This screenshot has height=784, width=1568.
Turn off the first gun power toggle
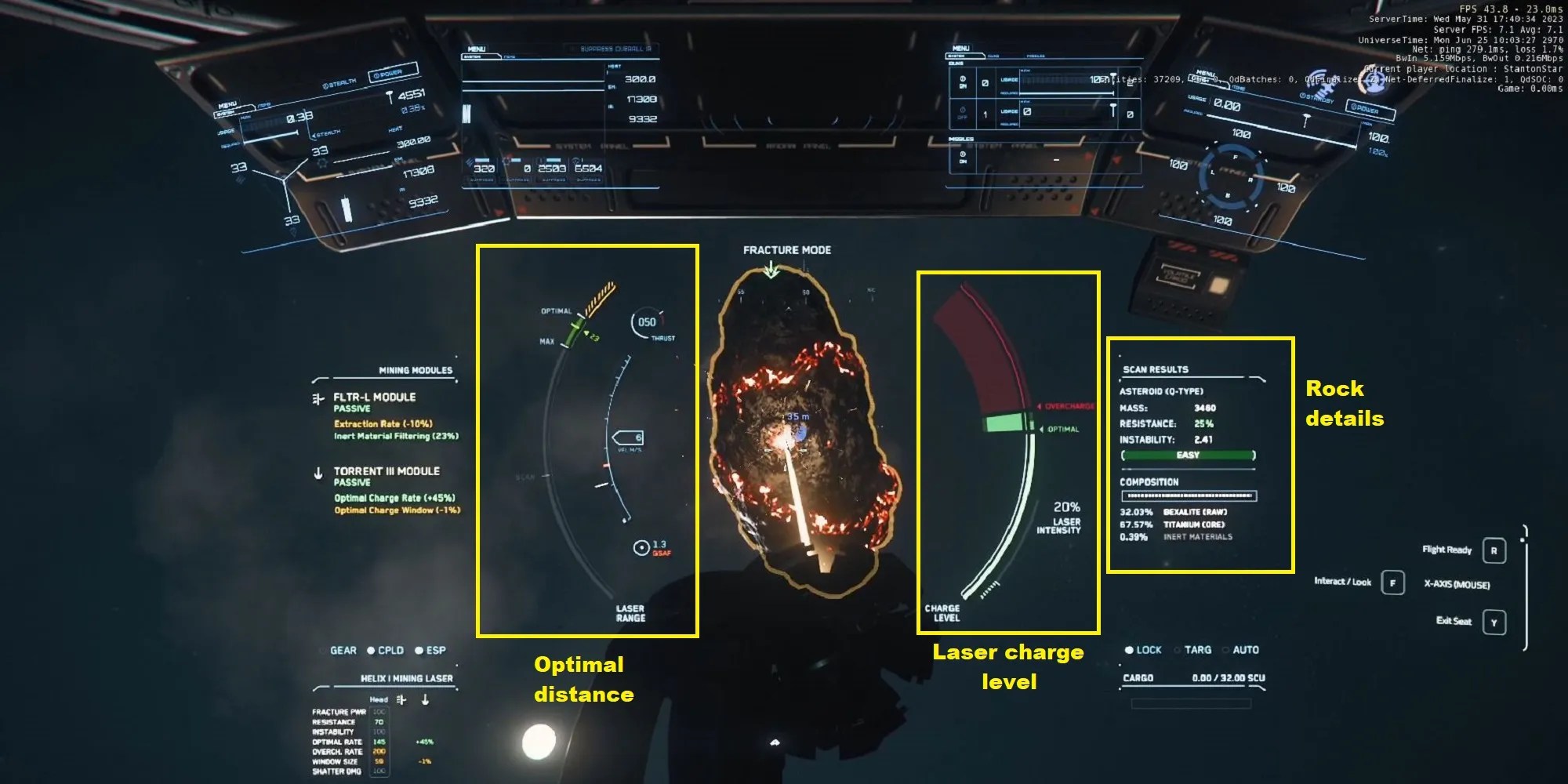click(x=963, y=81)
